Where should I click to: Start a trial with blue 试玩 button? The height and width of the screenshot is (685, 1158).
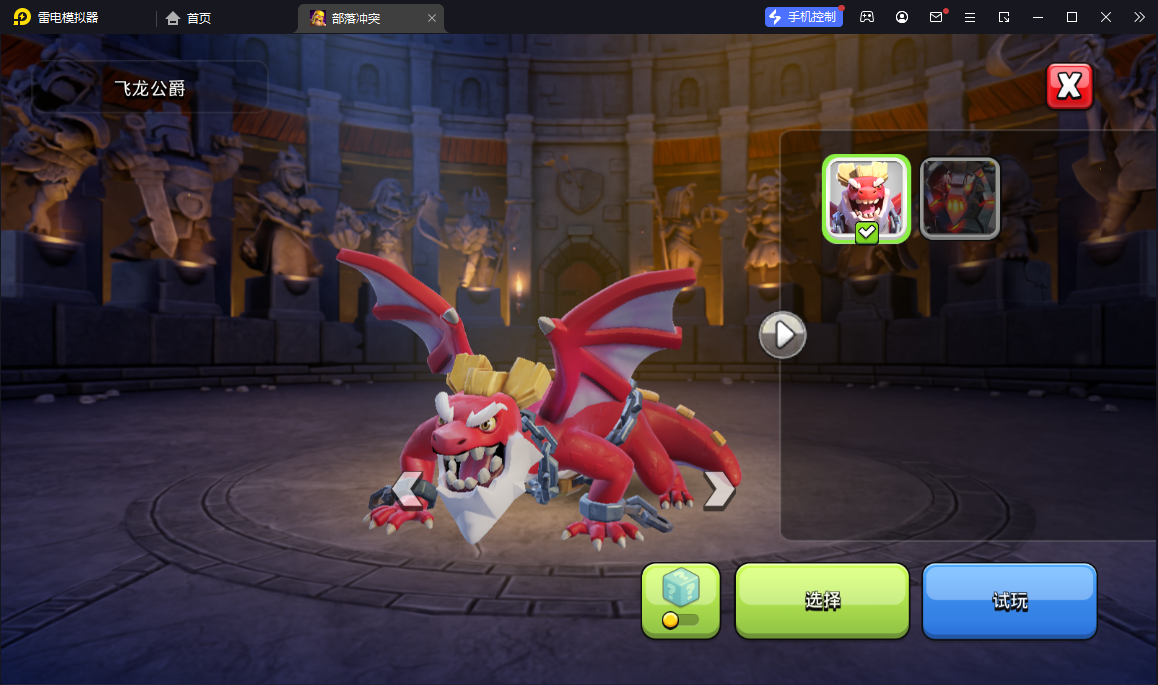[x=1009, y=600]
